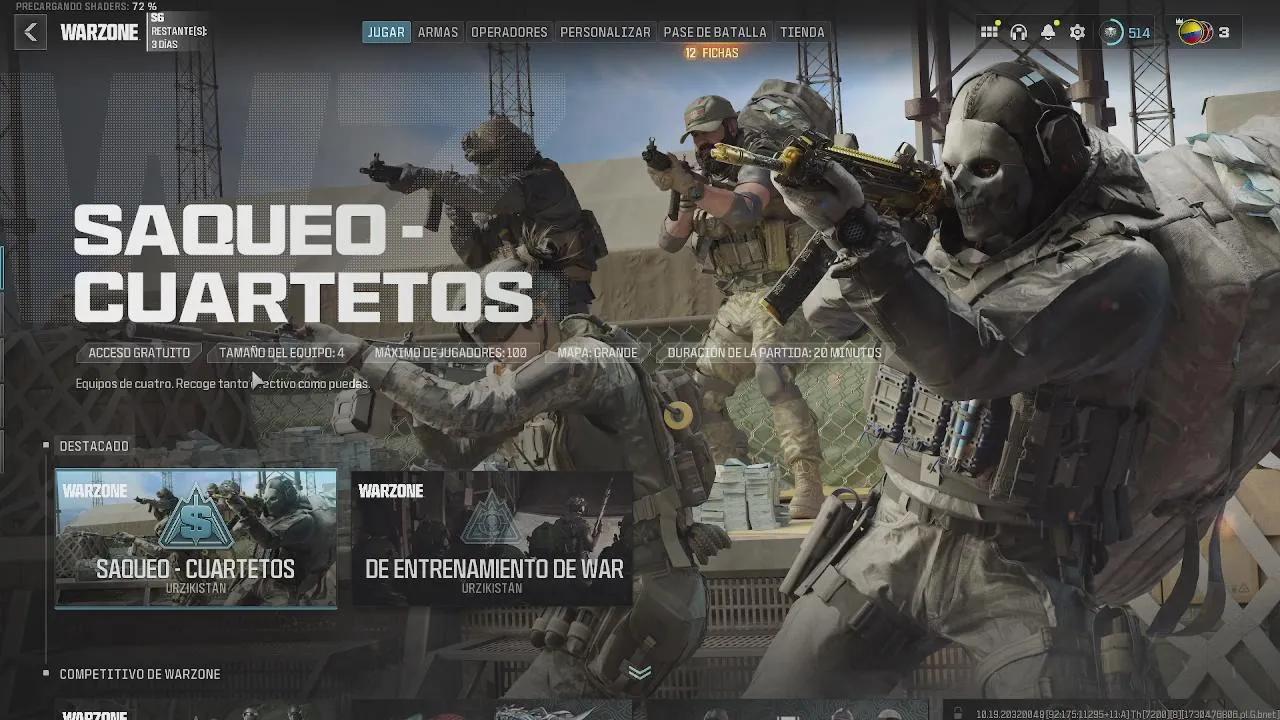Open the TIENDA menu
The height and width of the screenshot is (720, 1280).
point(803,31)
